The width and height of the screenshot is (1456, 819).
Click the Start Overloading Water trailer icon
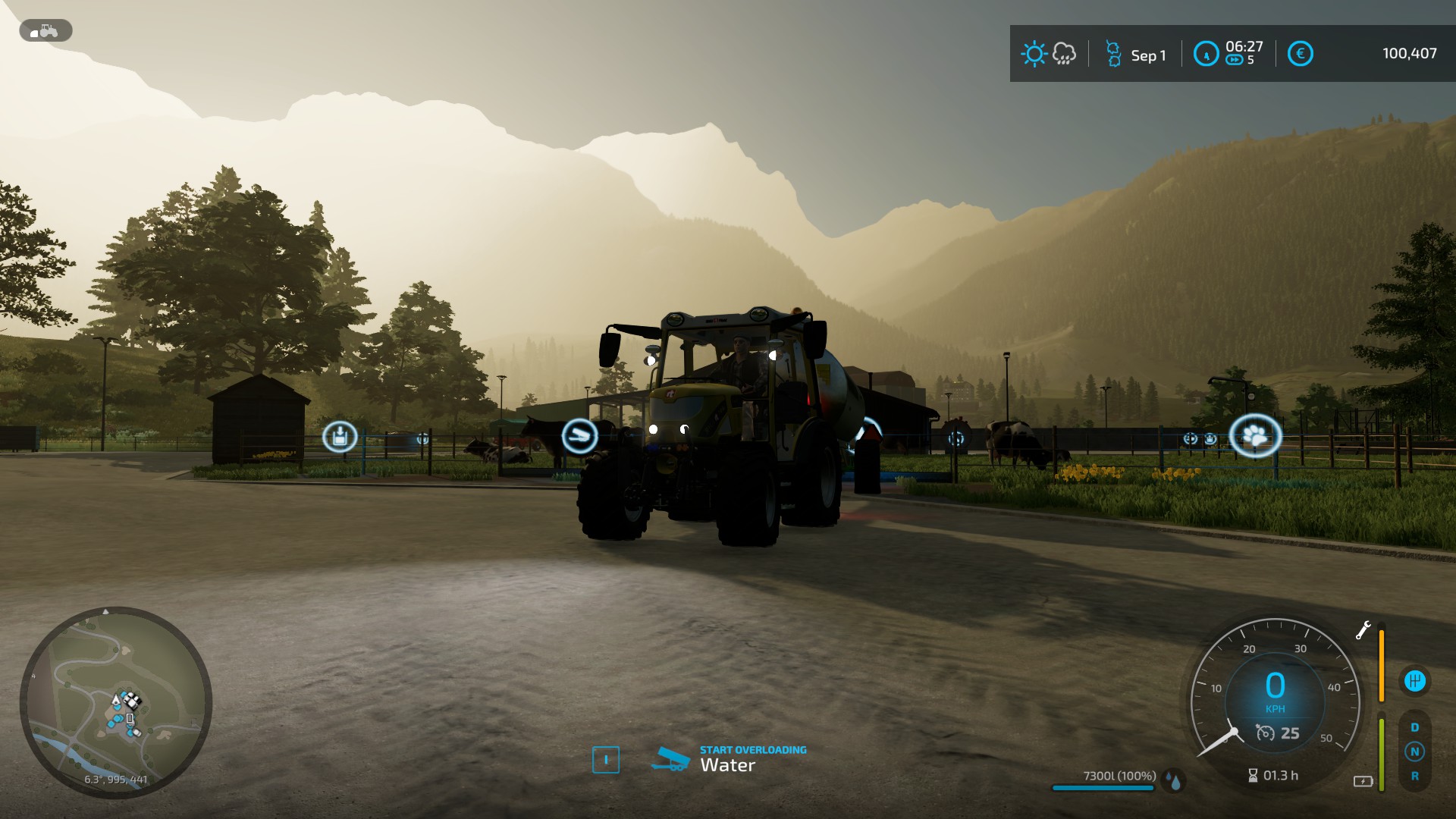670,759
